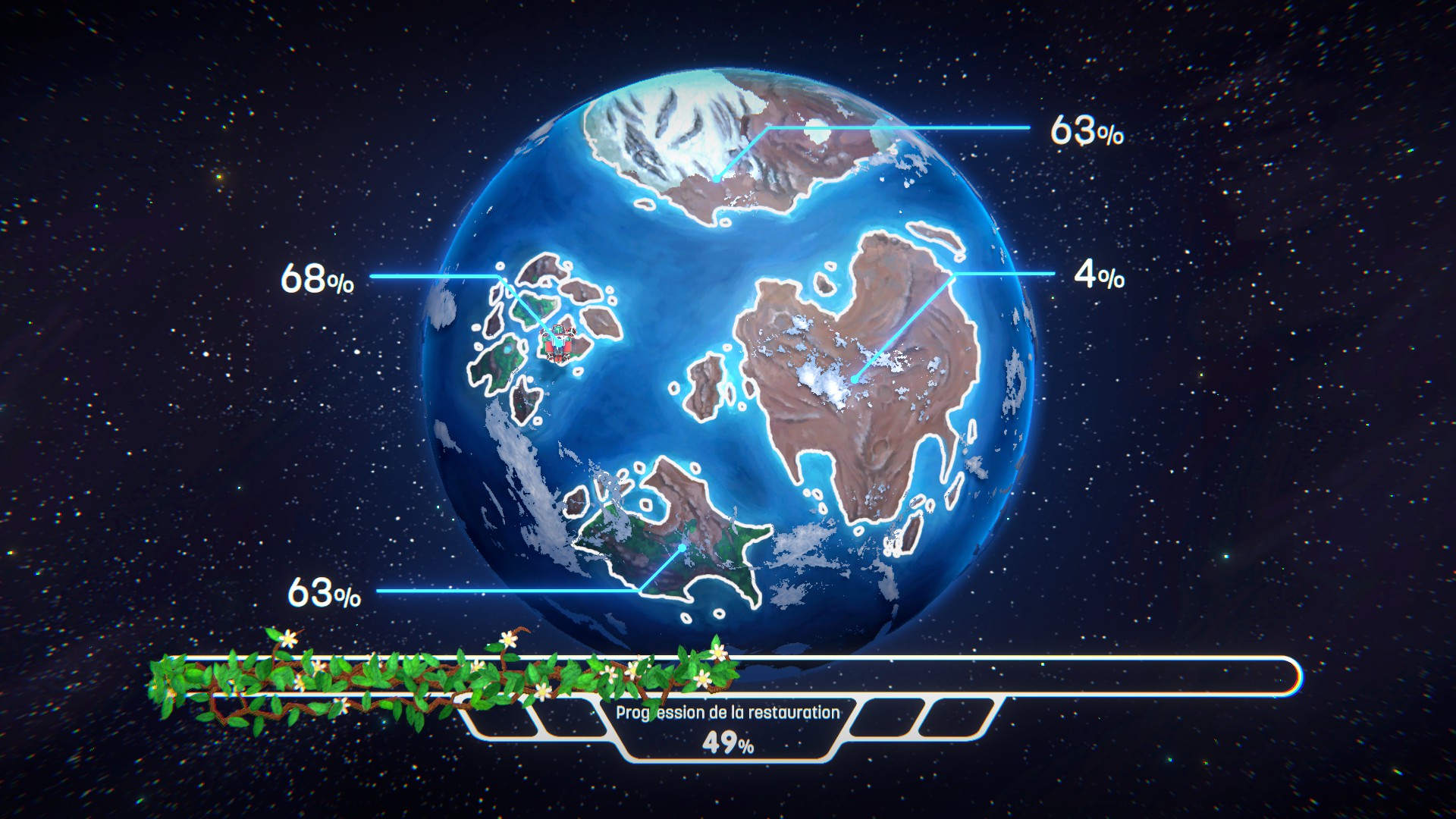The width and height of the screenshot is (1456, 819).
Task: Choose the 4% barren continent label
Action: (1098, 275)
